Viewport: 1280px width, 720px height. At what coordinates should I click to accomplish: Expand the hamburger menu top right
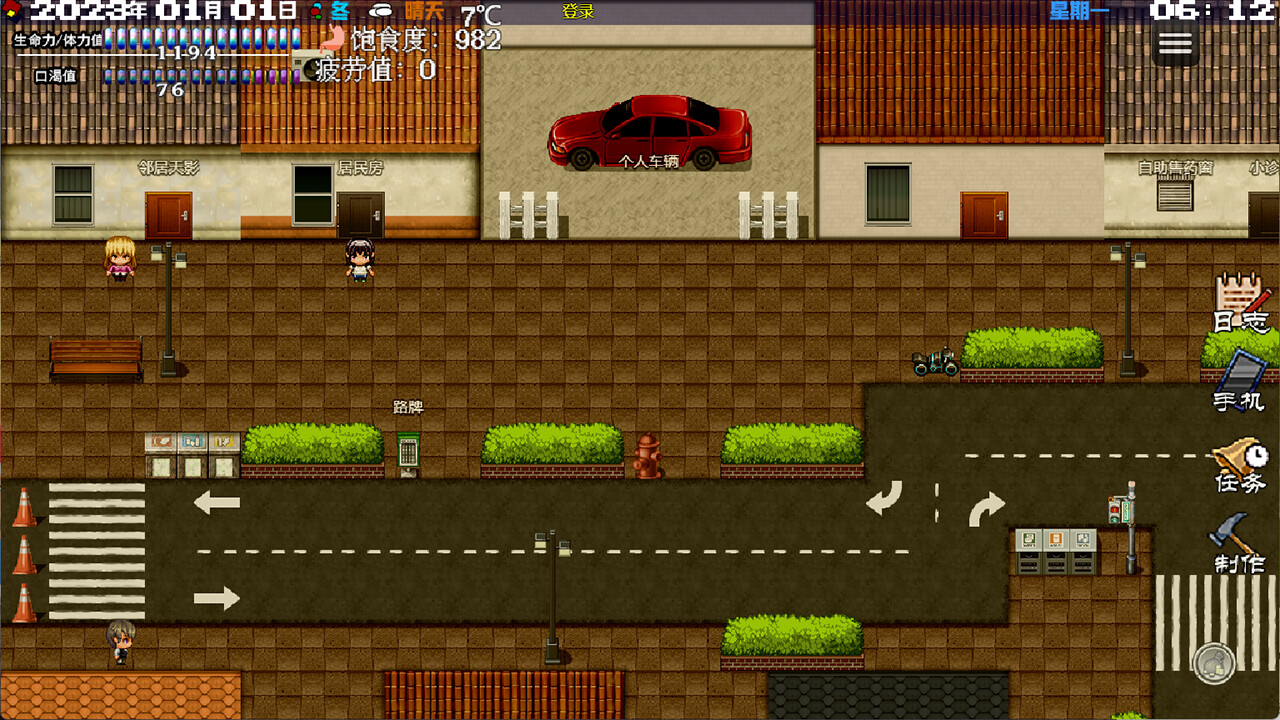(x=1175, y=42)
